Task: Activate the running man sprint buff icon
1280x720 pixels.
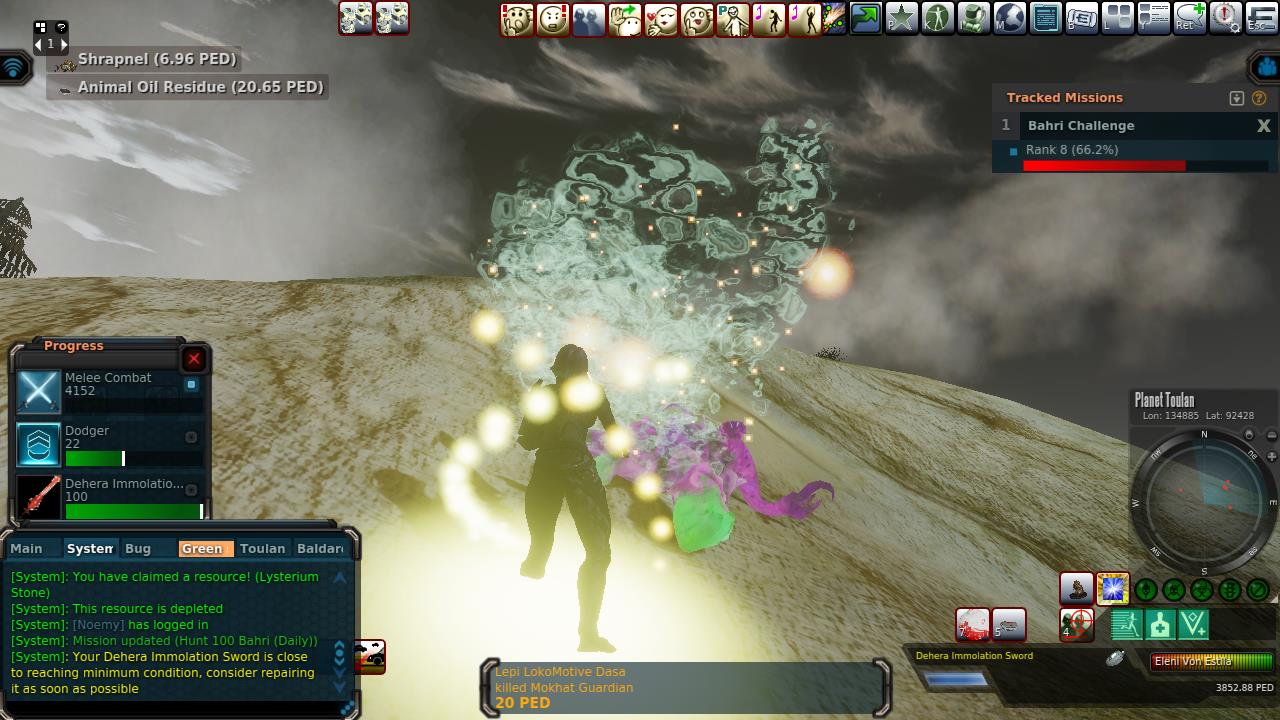Action: click(1126, 625)
